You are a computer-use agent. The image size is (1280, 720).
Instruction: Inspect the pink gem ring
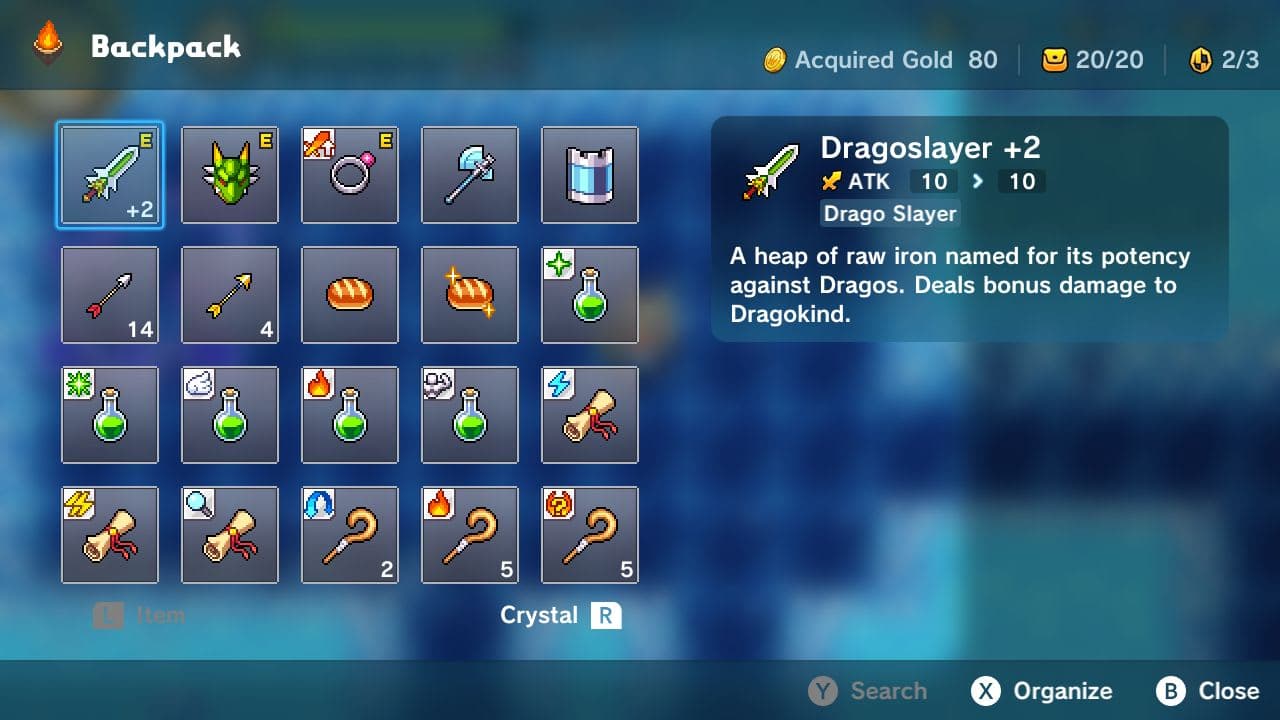350,175
